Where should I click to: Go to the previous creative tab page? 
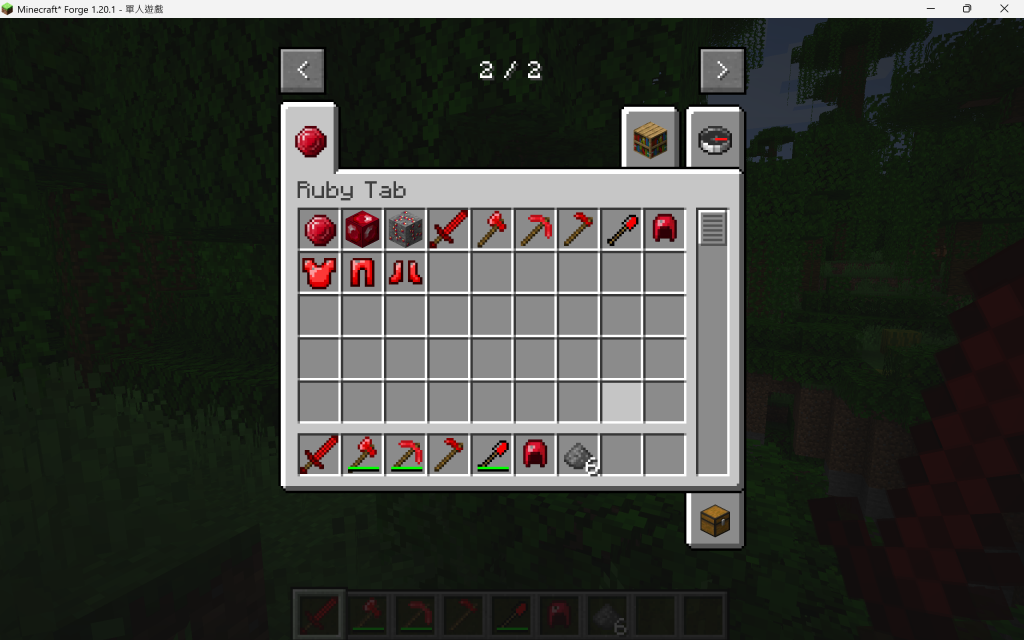point(302,70)
